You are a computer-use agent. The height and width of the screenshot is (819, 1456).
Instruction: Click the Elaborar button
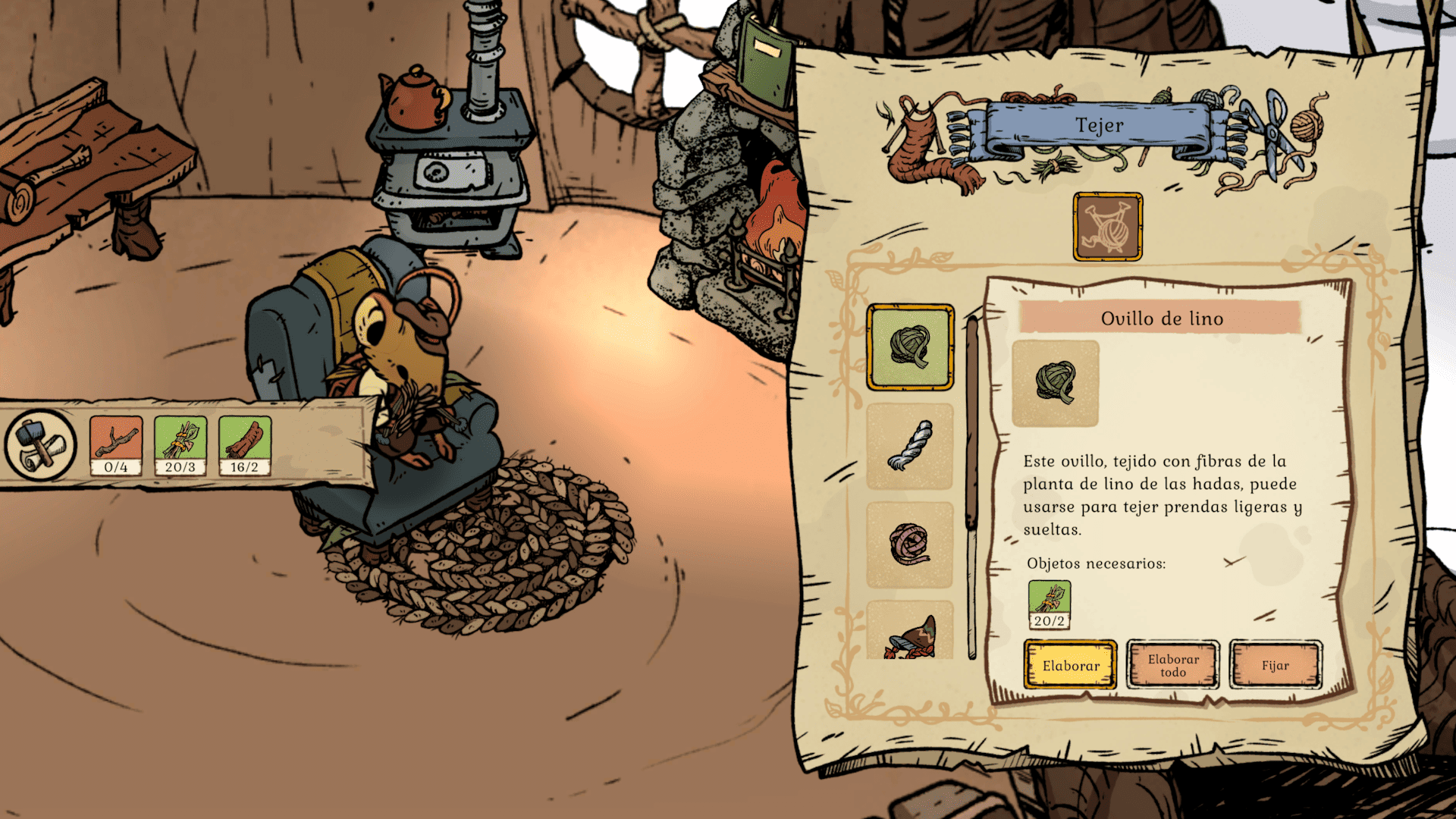1070,665
